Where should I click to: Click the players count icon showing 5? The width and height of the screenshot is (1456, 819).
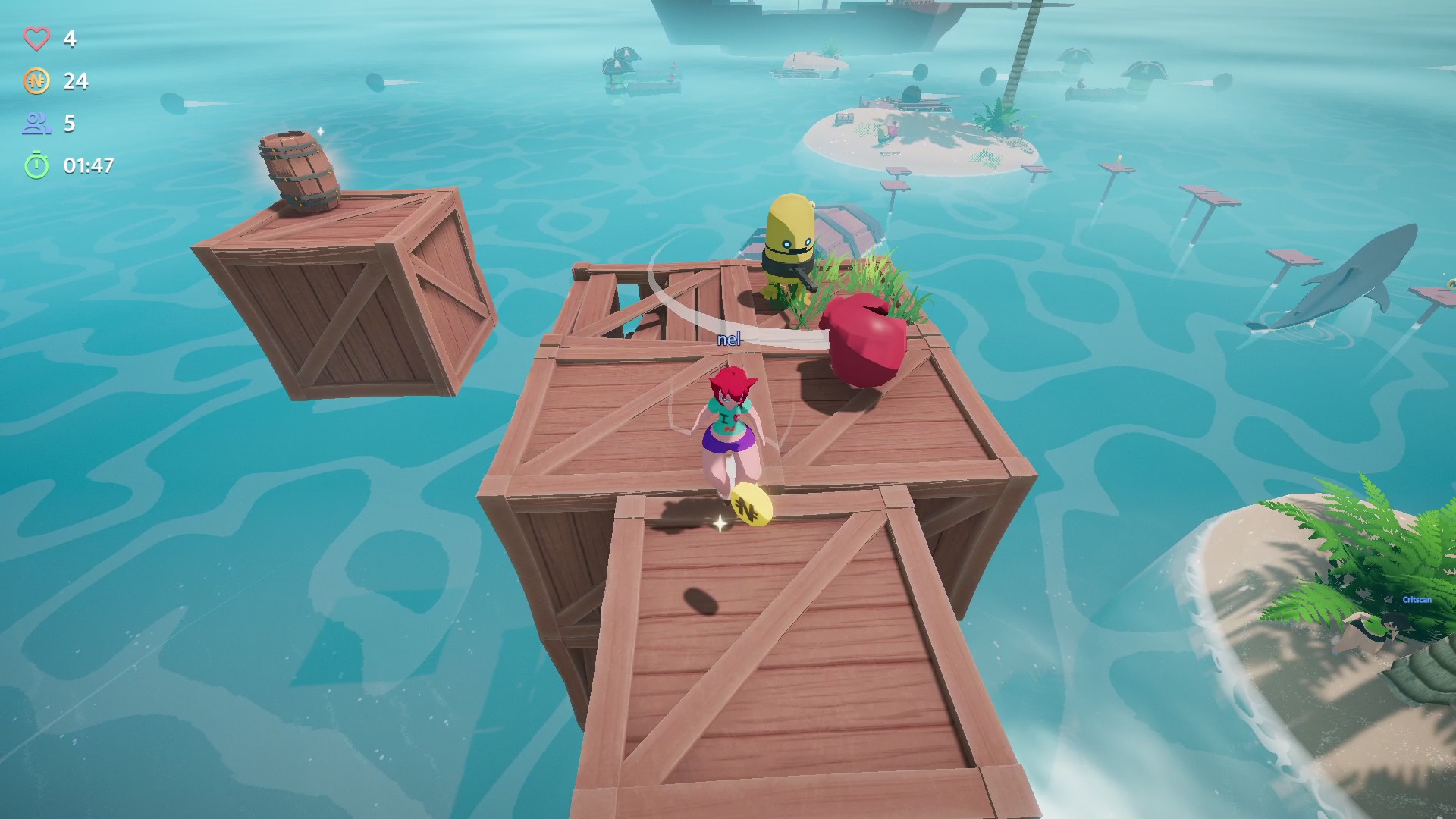tap(38, 124)
